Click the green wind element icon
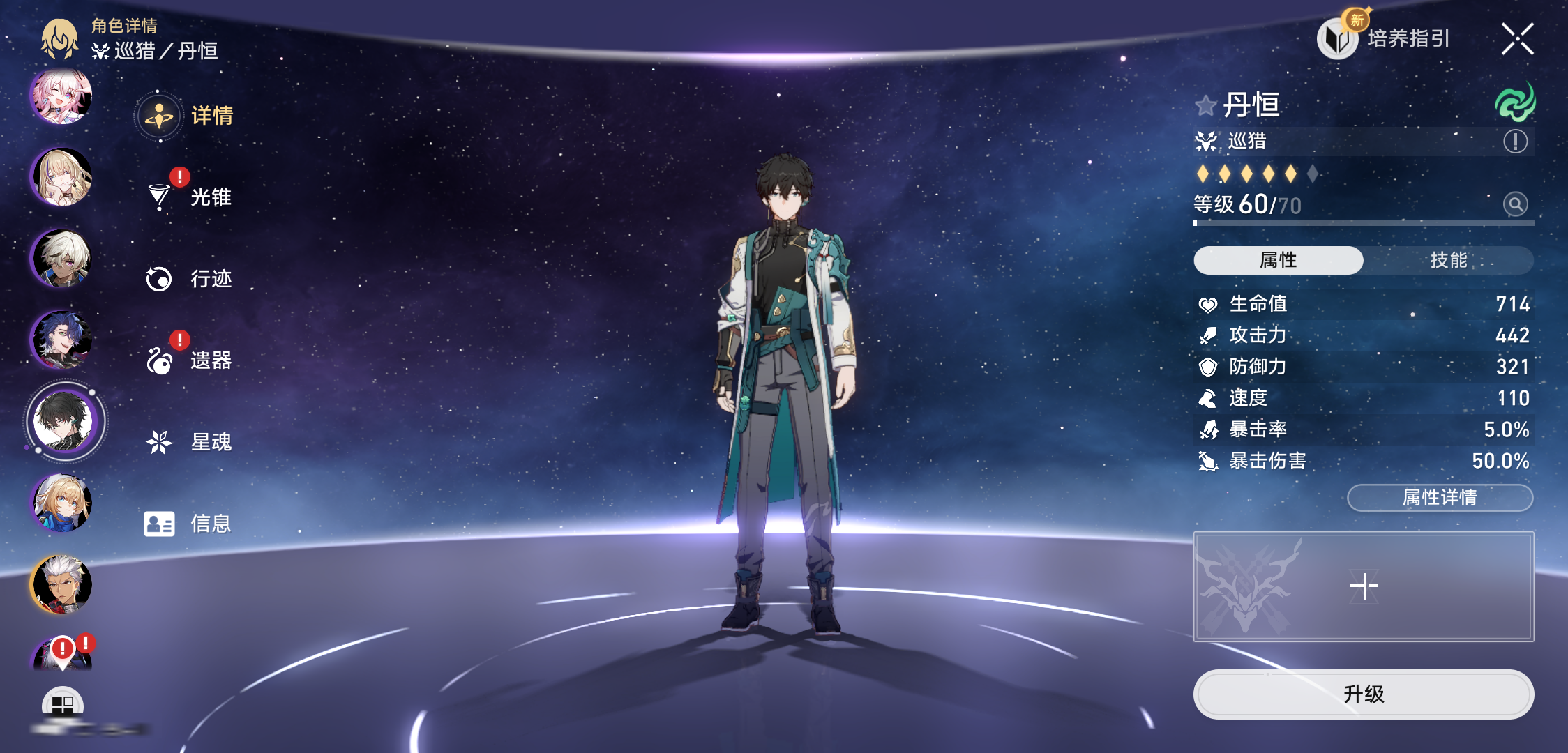This screenshot has width=1568, height=753. click(1514, 102)
